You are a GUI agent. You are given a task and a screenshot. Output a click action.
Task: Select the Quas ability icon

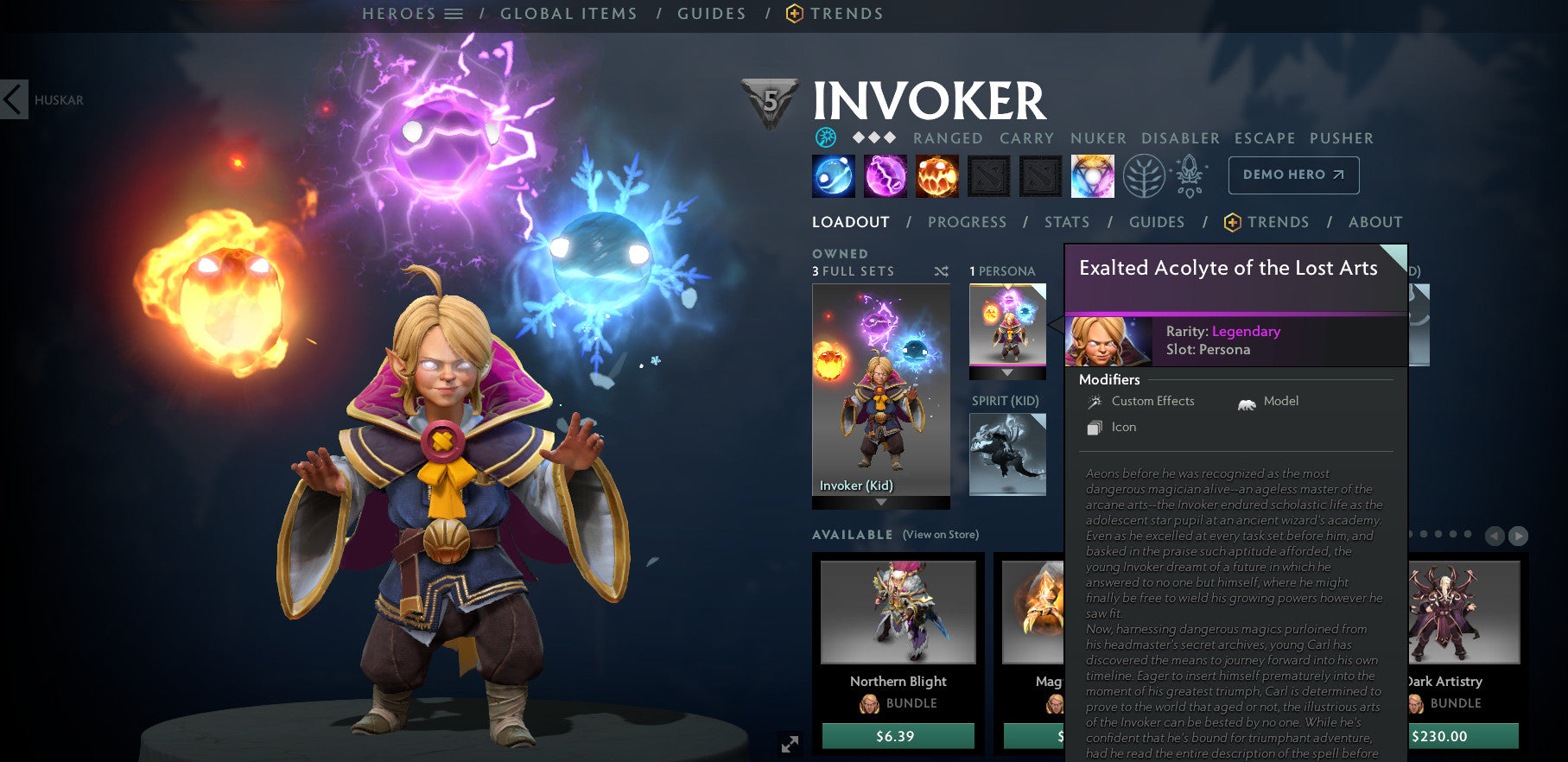point(833,175)
